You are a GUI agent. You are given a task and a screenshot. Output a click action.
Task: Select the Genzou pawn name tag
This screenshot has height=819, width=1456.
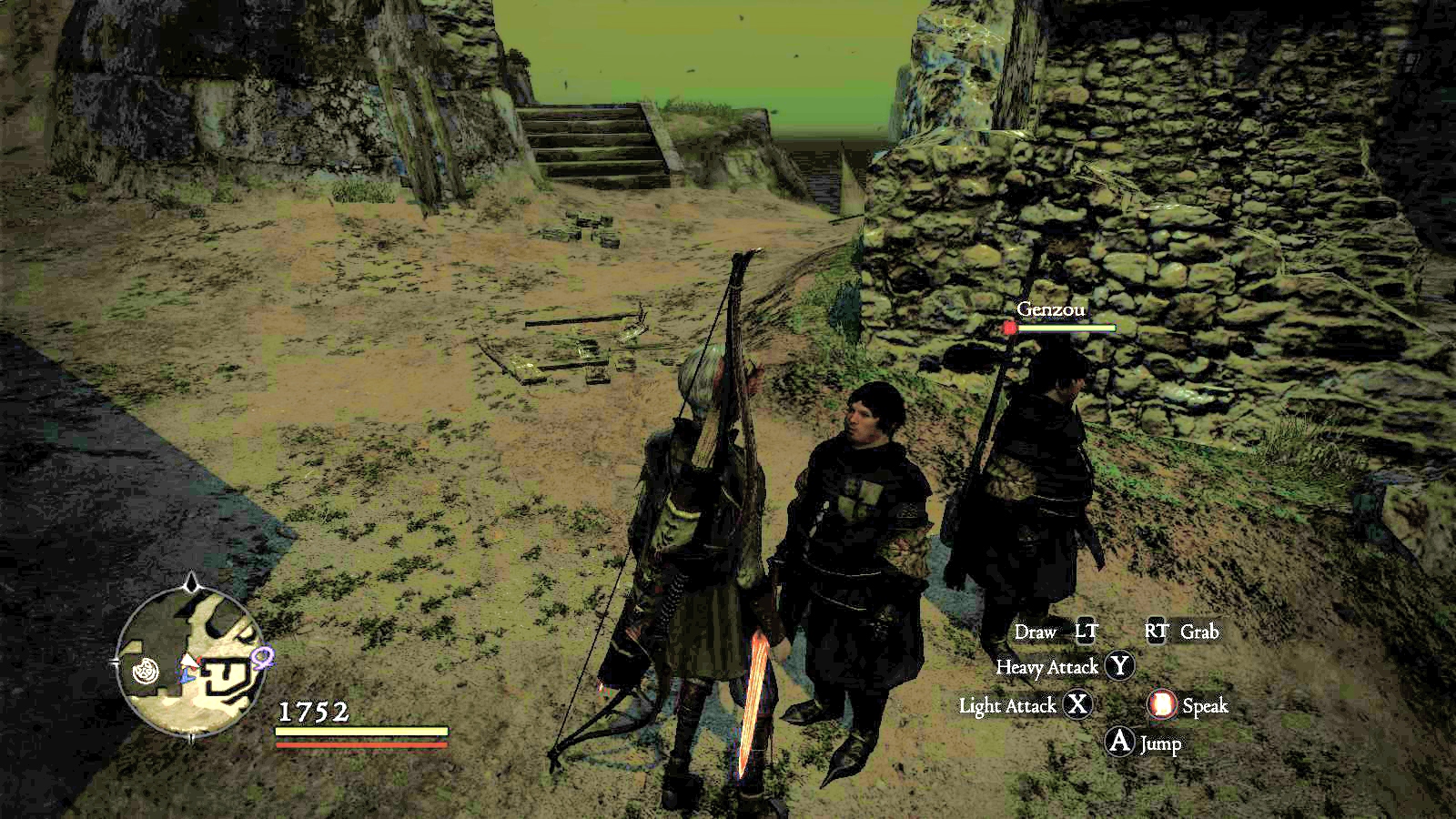tap(1051, 309)
